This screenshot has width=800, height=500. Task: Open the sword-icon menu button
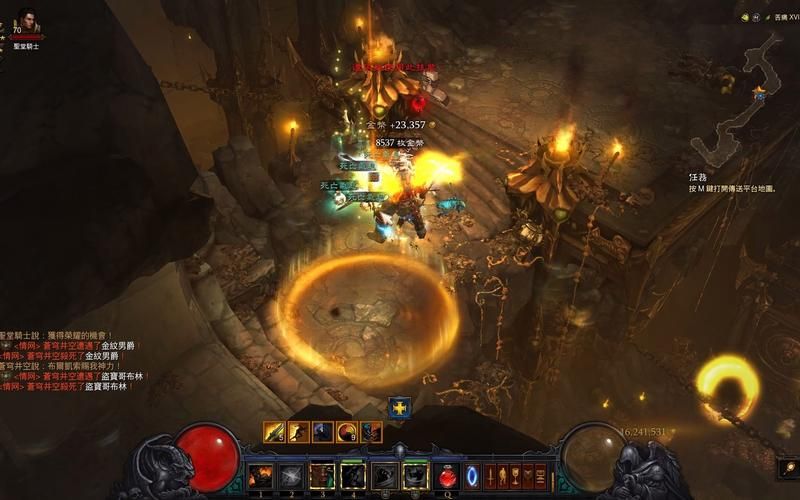[491, 477]
